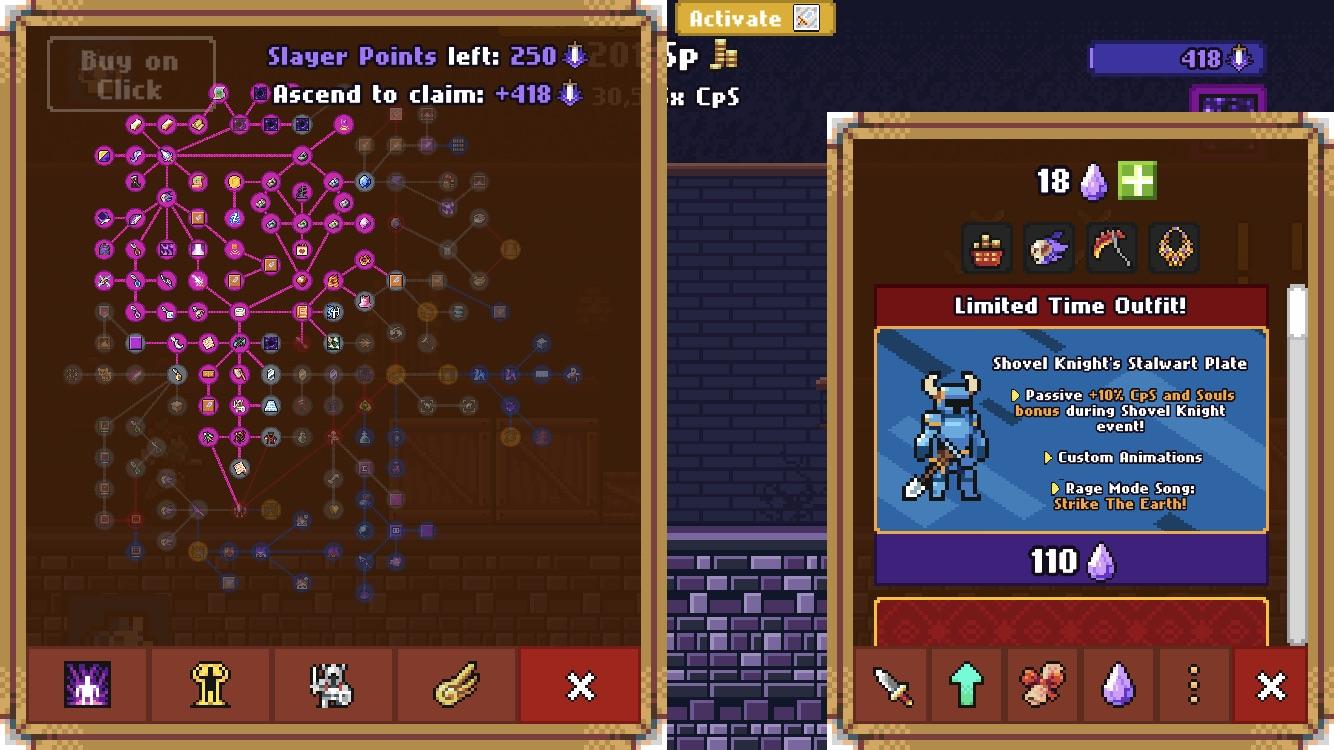
Task: Close the gem shop panel
Action: 1270,686
